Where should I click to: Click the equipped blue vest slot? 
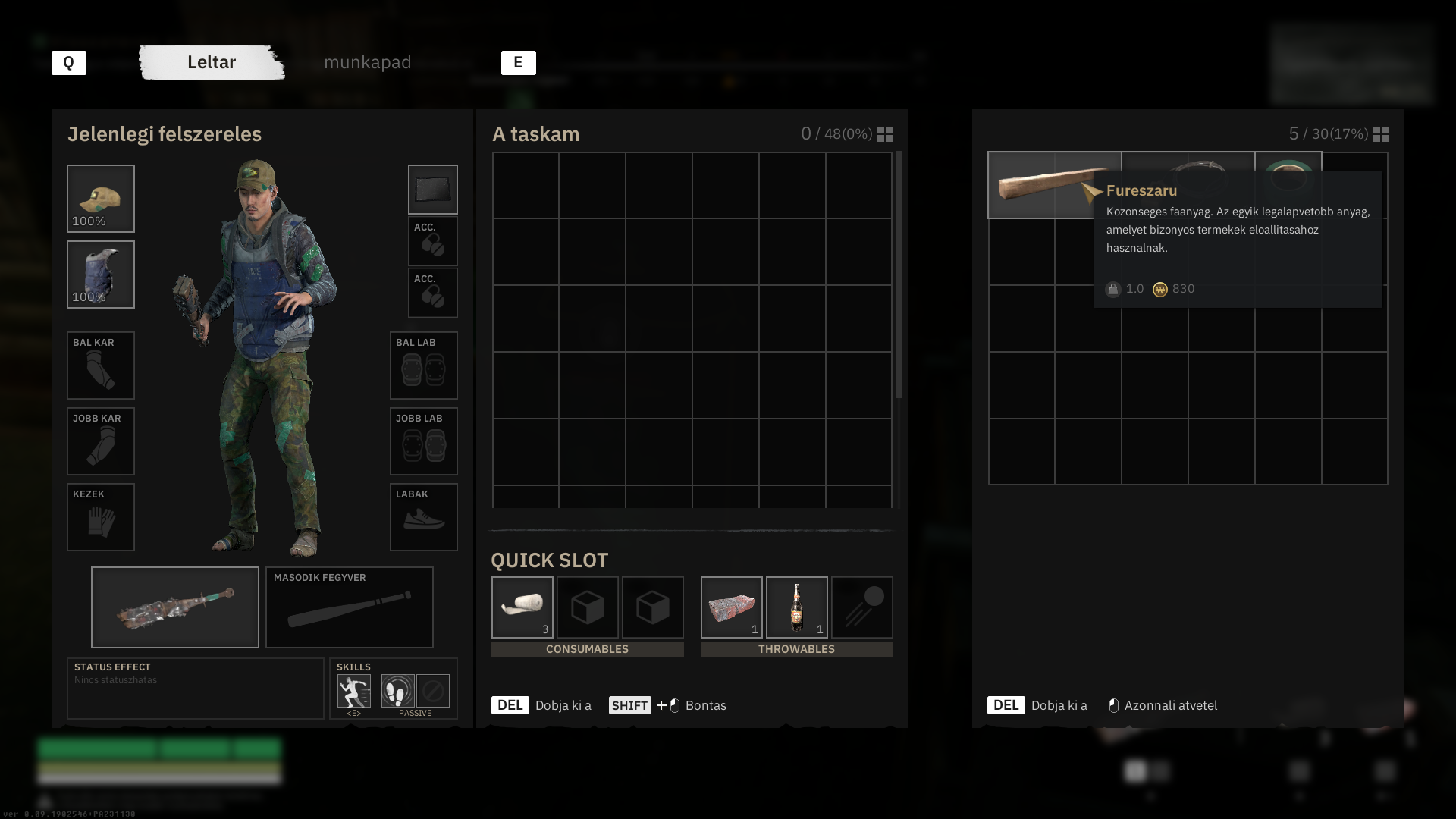tap(101, 275)
